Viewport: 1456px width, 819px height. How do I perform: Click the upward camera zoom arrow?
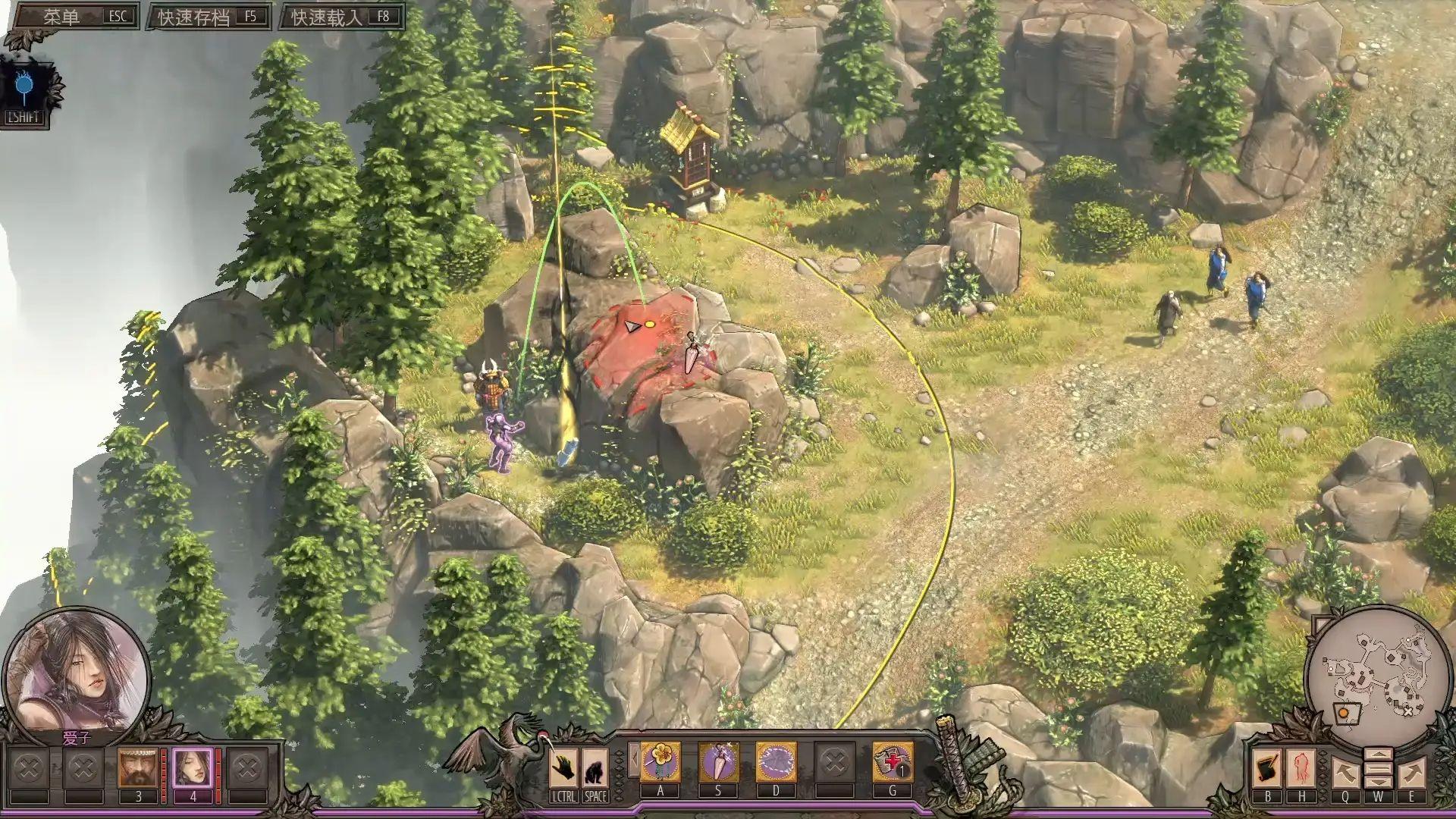1378,755
